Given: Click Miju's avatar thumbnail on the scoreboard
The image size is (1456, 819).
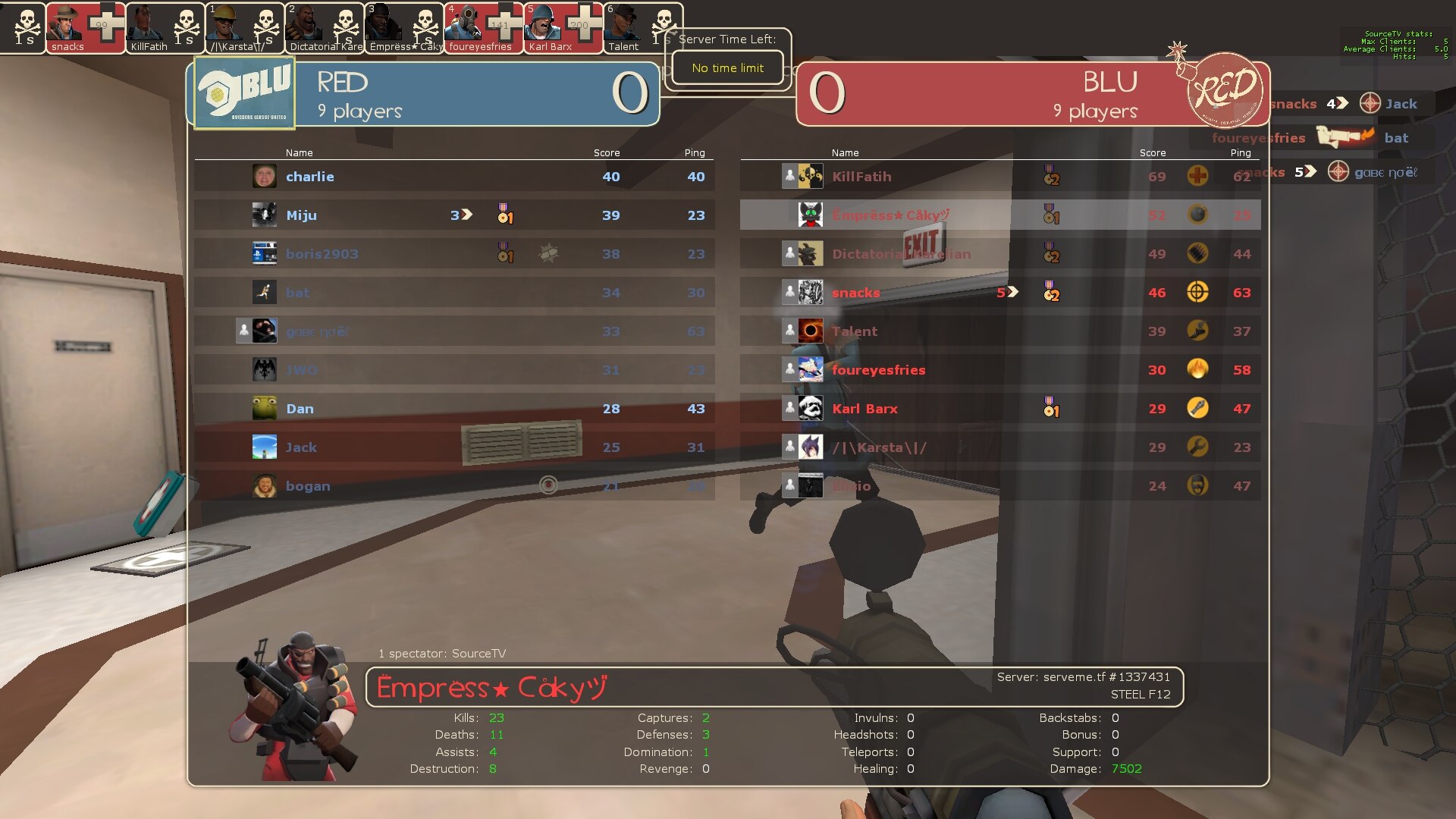Looking at the screenshot, I should (264, 215).
